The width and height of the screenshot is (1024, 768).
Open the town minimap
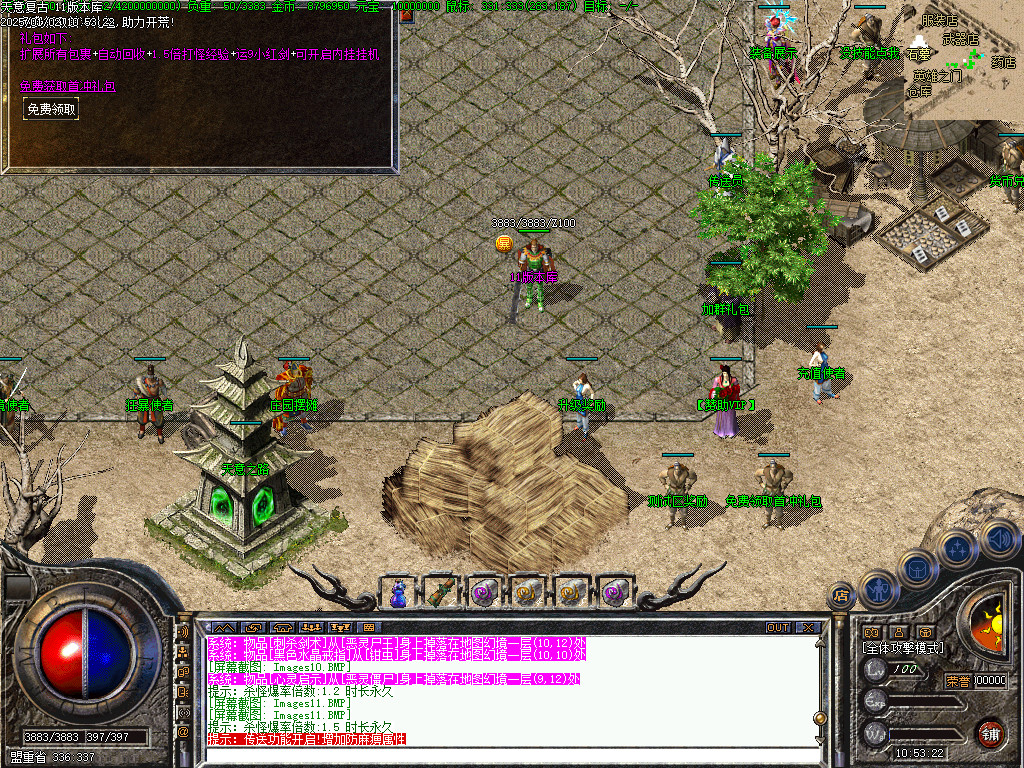[x=943, y=60]
